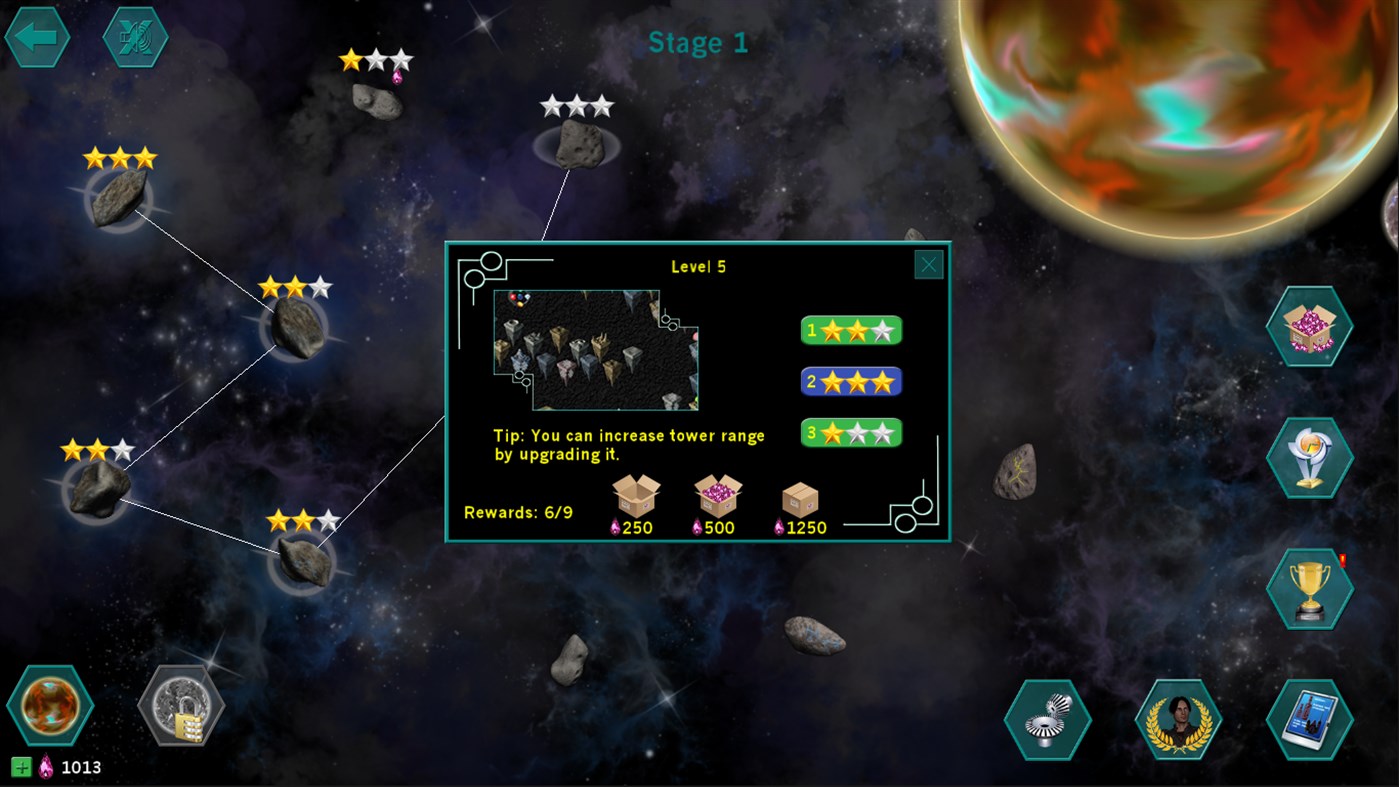
Task: Select the current orange planet stage icon
Action: point(51,704)
